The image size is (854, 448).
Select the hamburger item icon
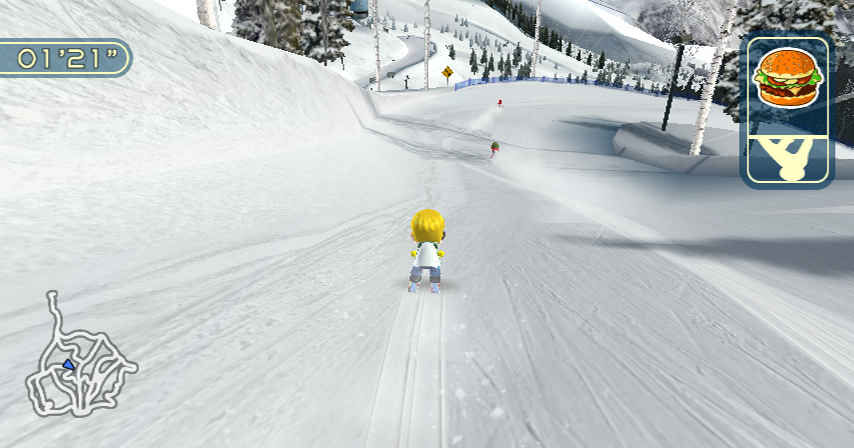(787, 79)
